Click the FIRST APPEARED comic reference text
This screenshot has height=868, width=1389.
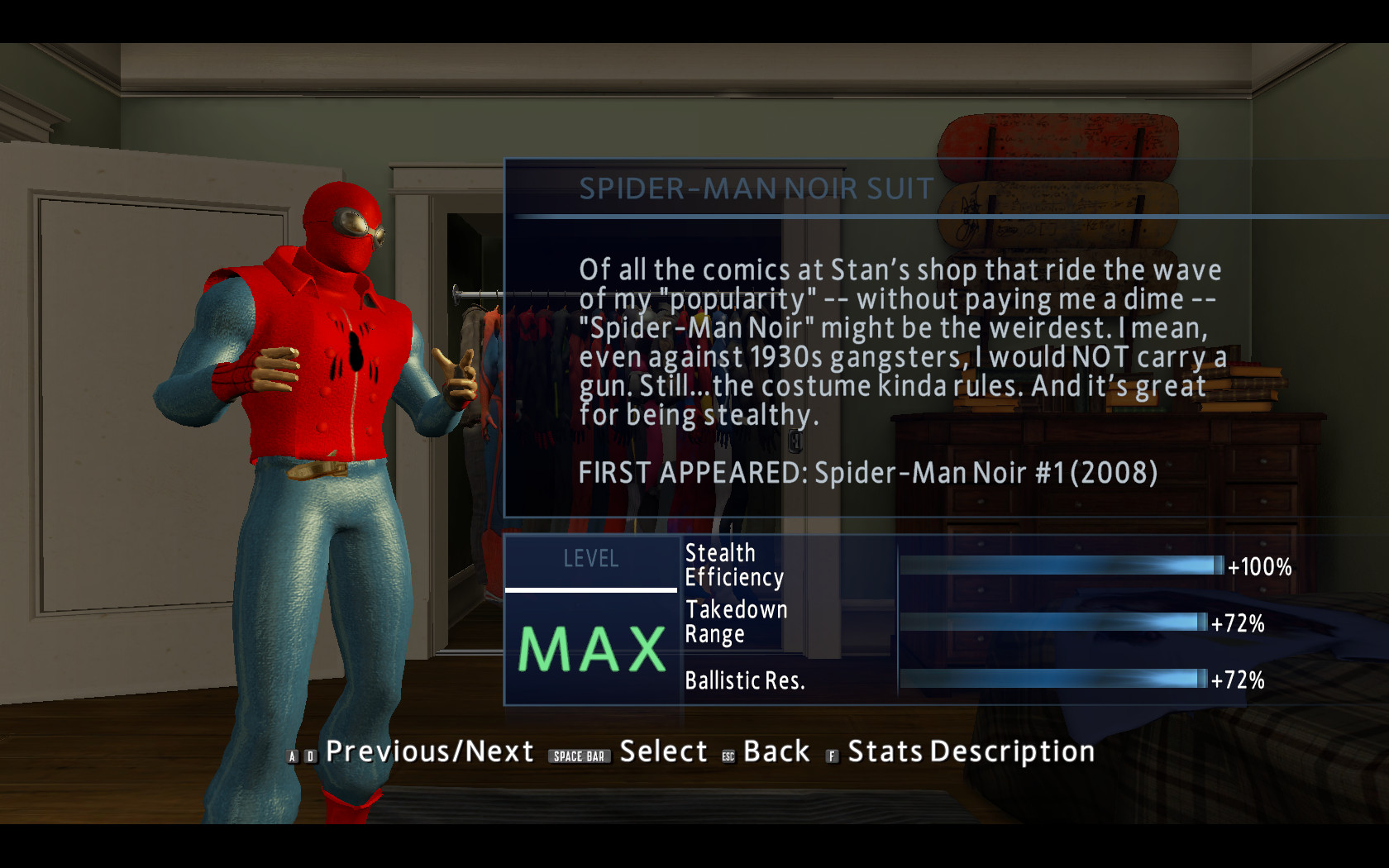[868, 474]
